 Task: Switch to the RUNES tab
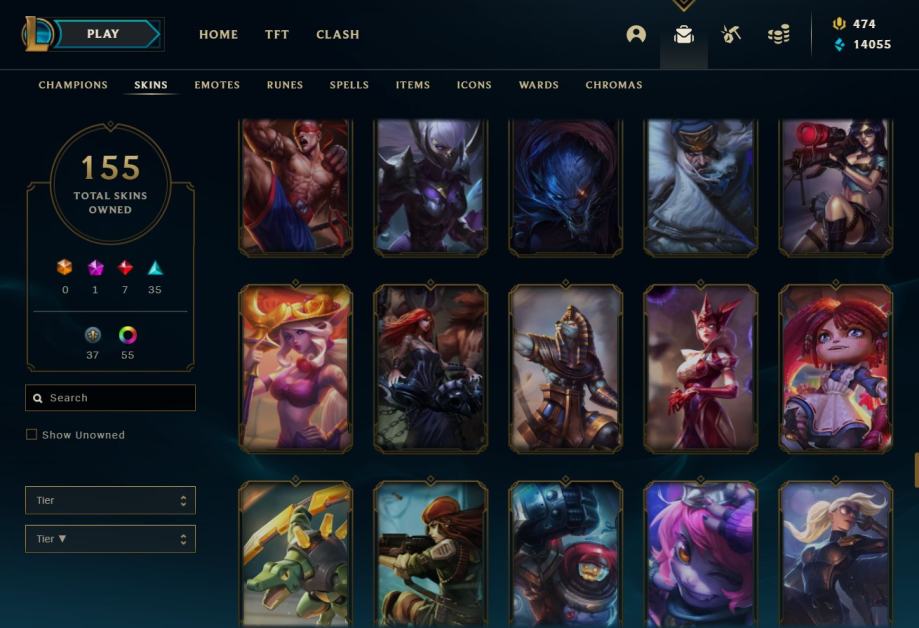285,85
